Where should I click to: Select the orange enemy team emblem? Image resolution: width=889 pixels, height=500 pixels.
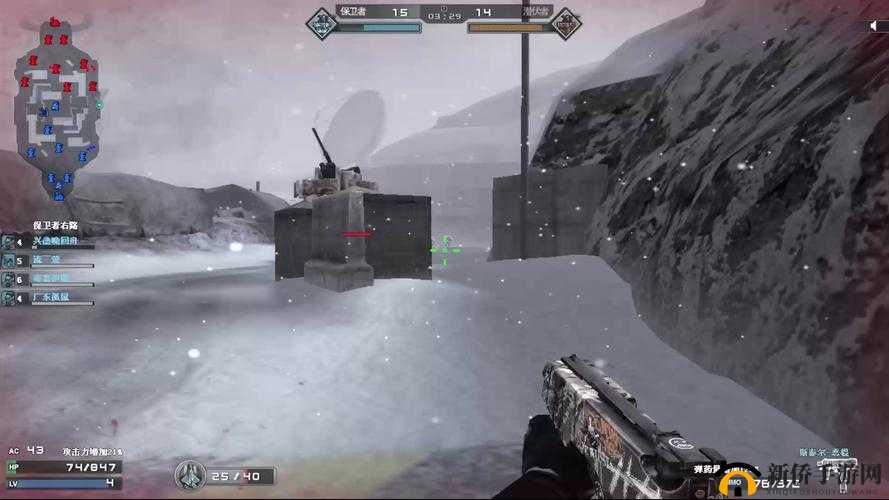pos(566,20)
